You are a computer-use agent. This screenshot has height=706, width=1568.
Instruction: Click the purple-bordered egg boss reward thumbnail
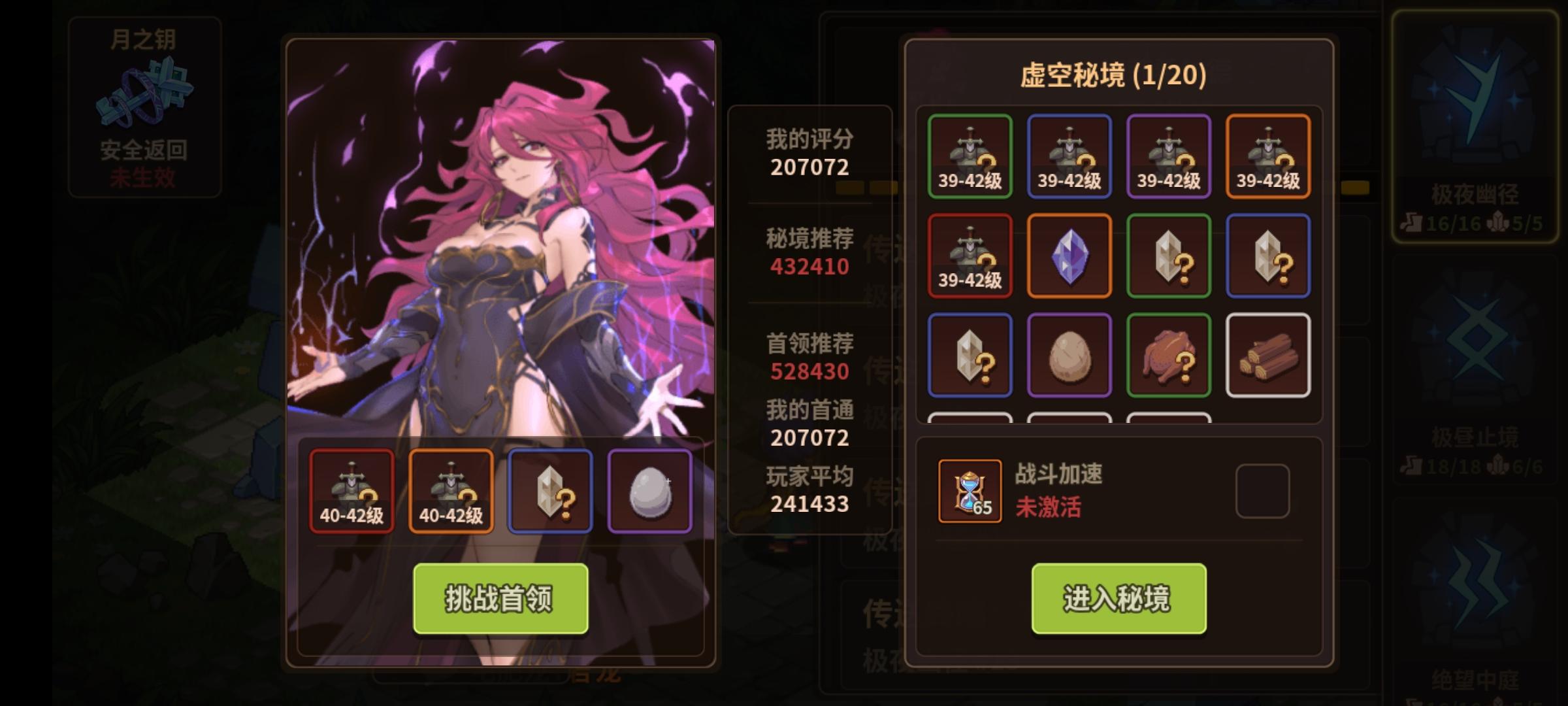click(x=649, y=489)
